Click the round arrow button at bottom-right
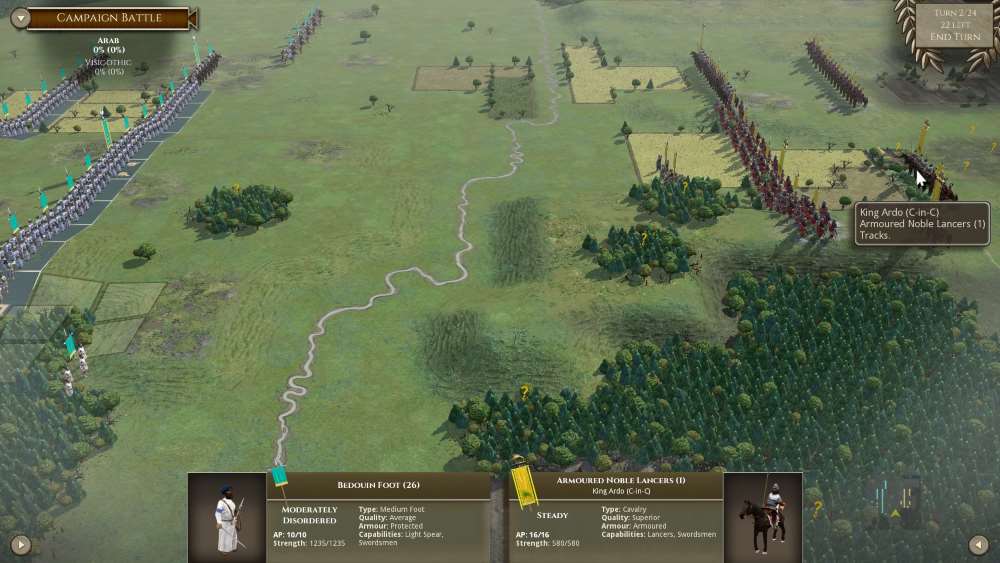Screen dimensions: 1000x563 (x=979, y=545)
